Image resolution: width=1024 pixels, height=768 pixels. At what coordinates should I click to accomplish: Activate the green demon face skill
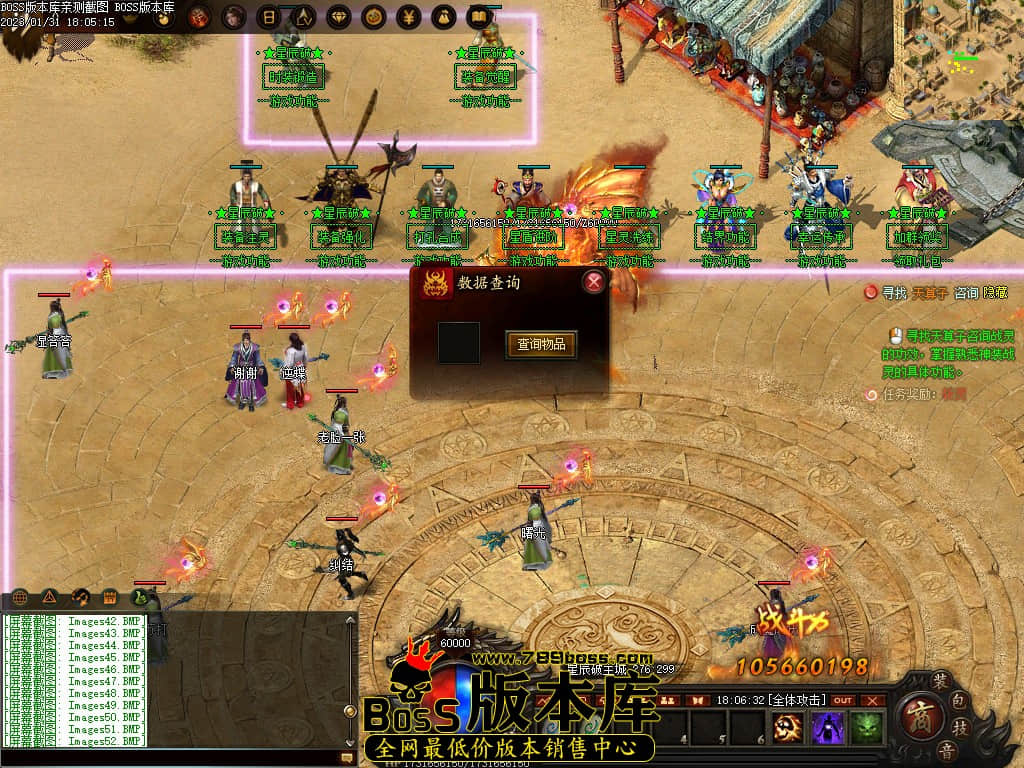[866, 728]
